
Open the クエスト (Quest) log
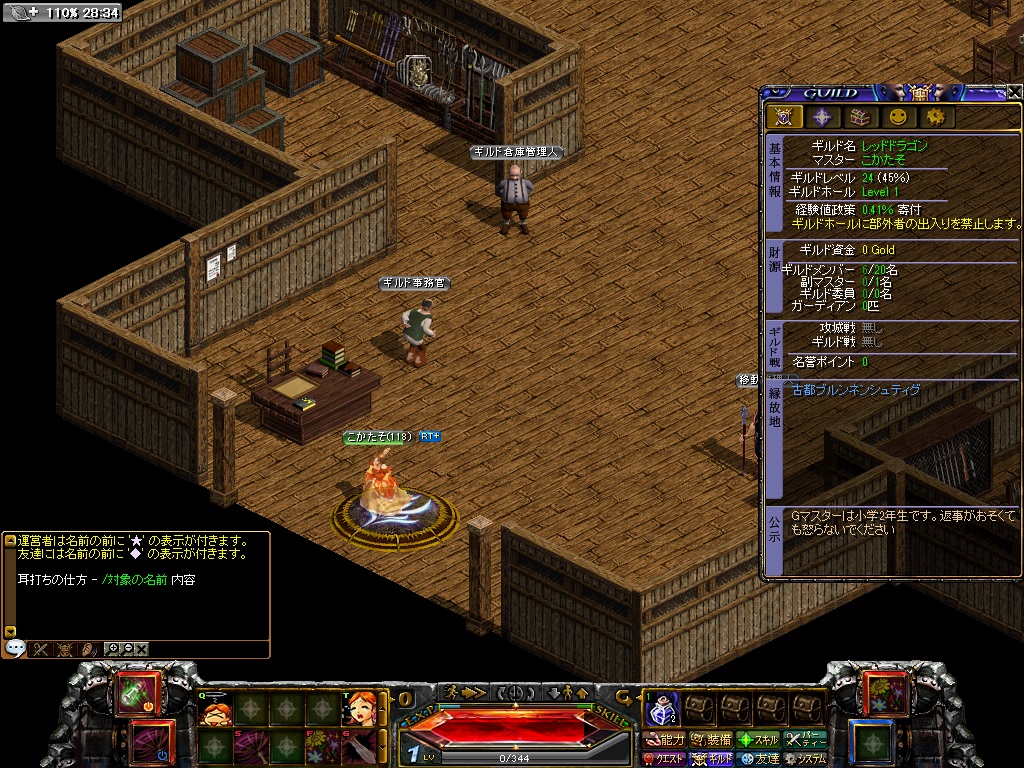(664, 759)
